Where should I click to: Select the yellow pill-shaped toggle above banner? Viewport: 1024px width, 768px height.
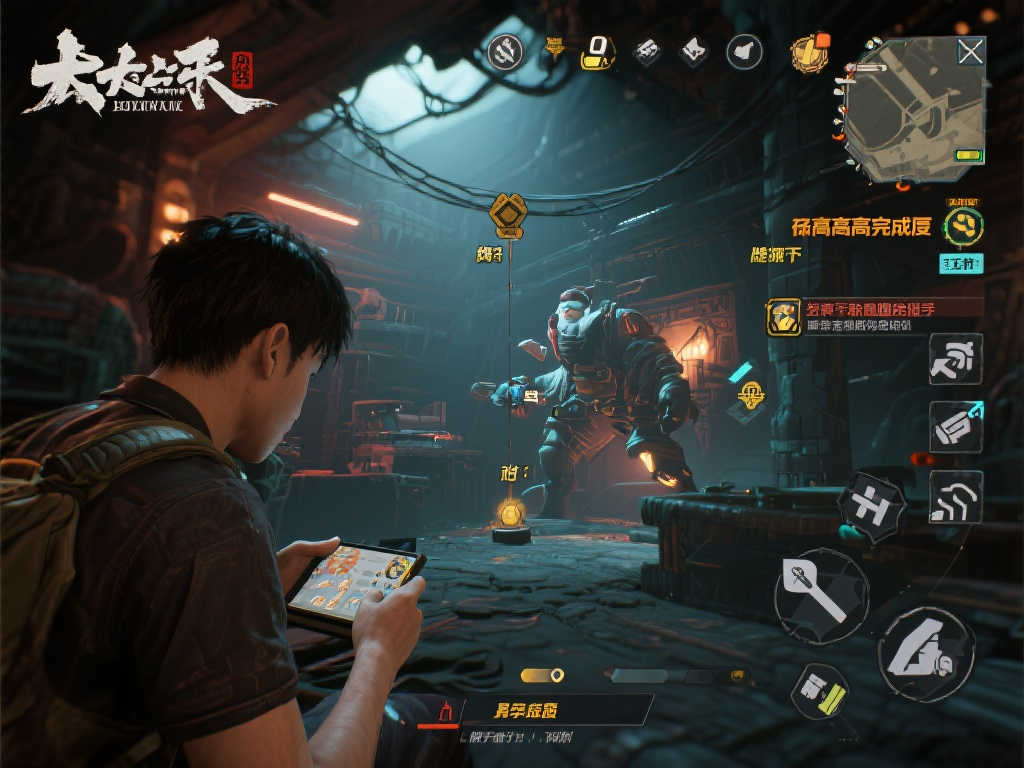coord(542,675)
